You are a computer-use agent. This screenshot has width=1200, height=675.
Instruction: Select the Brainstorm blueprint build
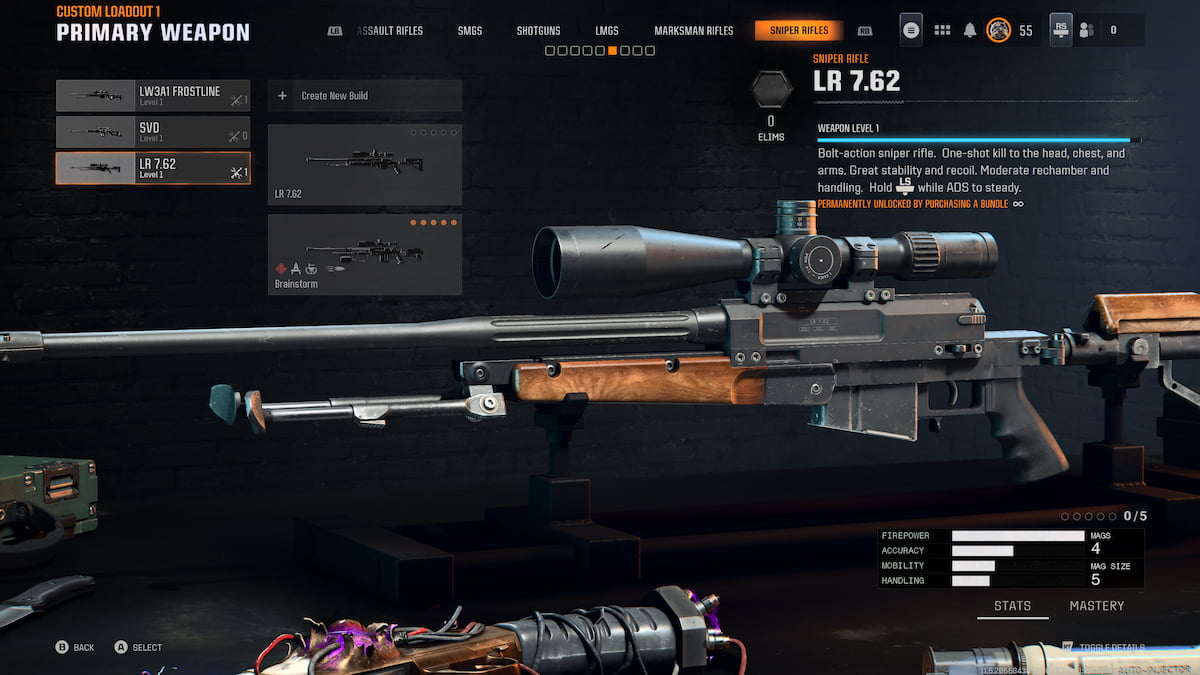point(364,254)
